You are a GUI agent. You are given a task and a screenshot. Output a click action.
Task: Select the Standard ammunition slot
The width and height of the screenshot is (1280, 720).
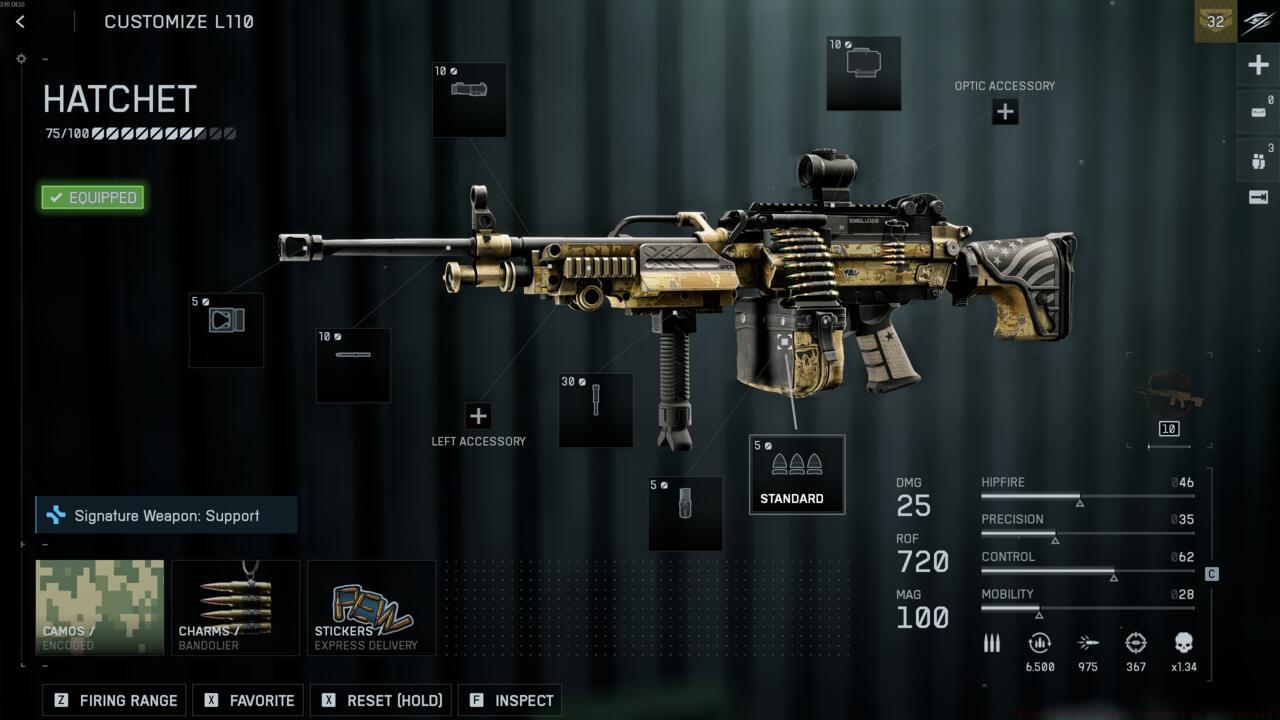click(x=796, y=474)
